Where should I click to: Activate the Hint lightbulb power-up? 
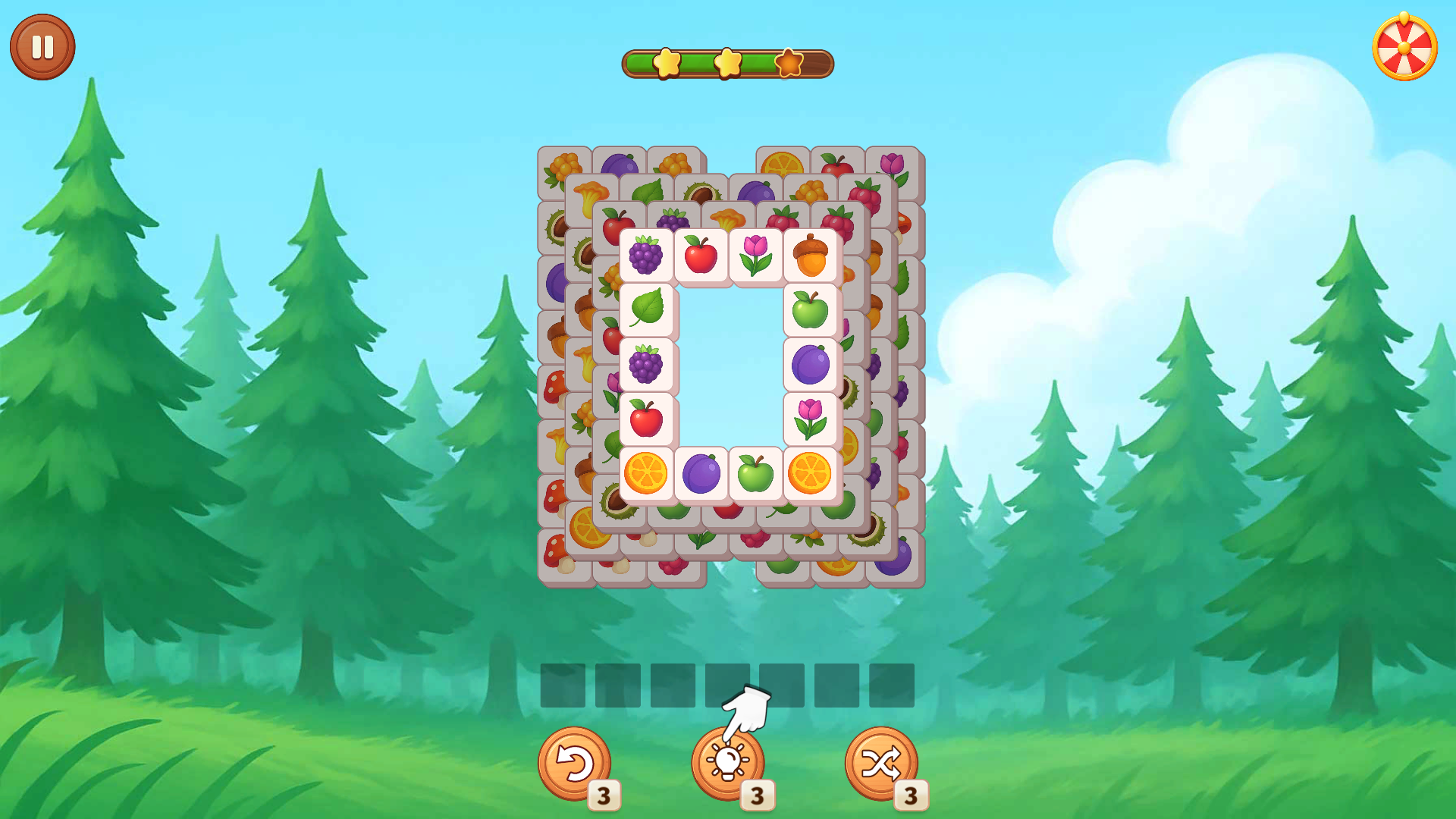(x=726, y=762)
